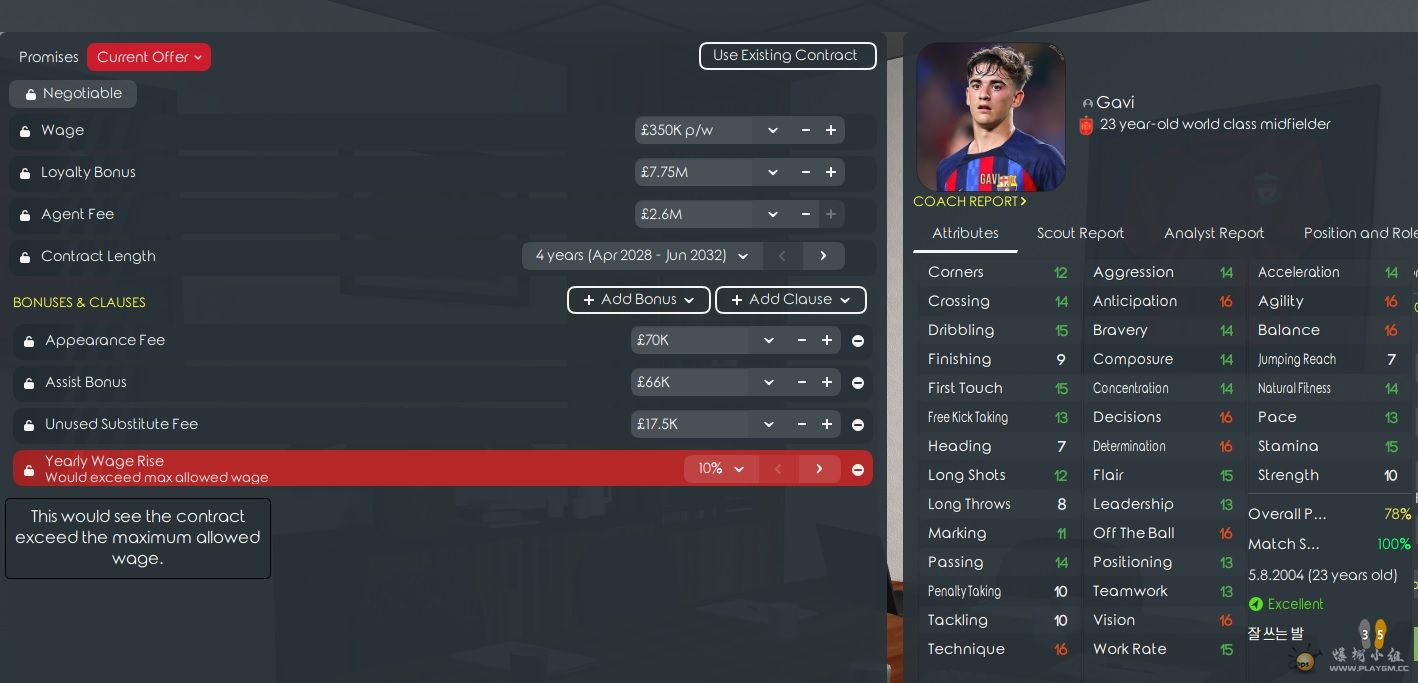Remove the Yearly Wage Rise clause

tap(858, 469)
